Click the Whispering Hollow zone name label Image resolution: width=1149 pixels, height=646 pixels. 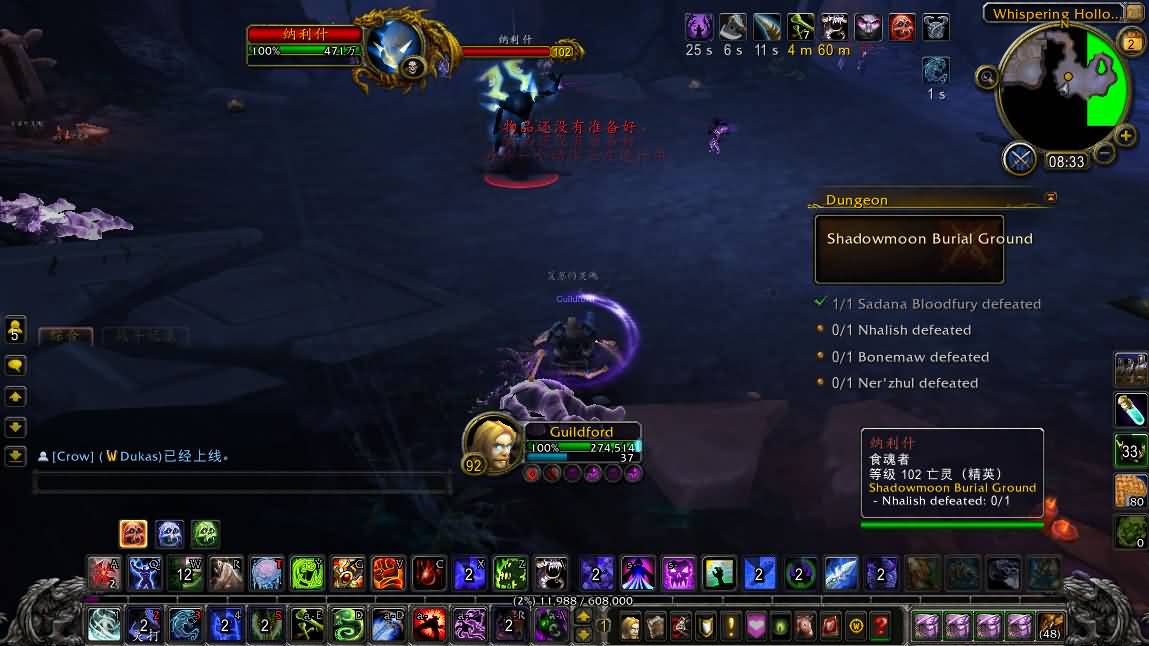pyautogui.click(x=1056, y=14)
